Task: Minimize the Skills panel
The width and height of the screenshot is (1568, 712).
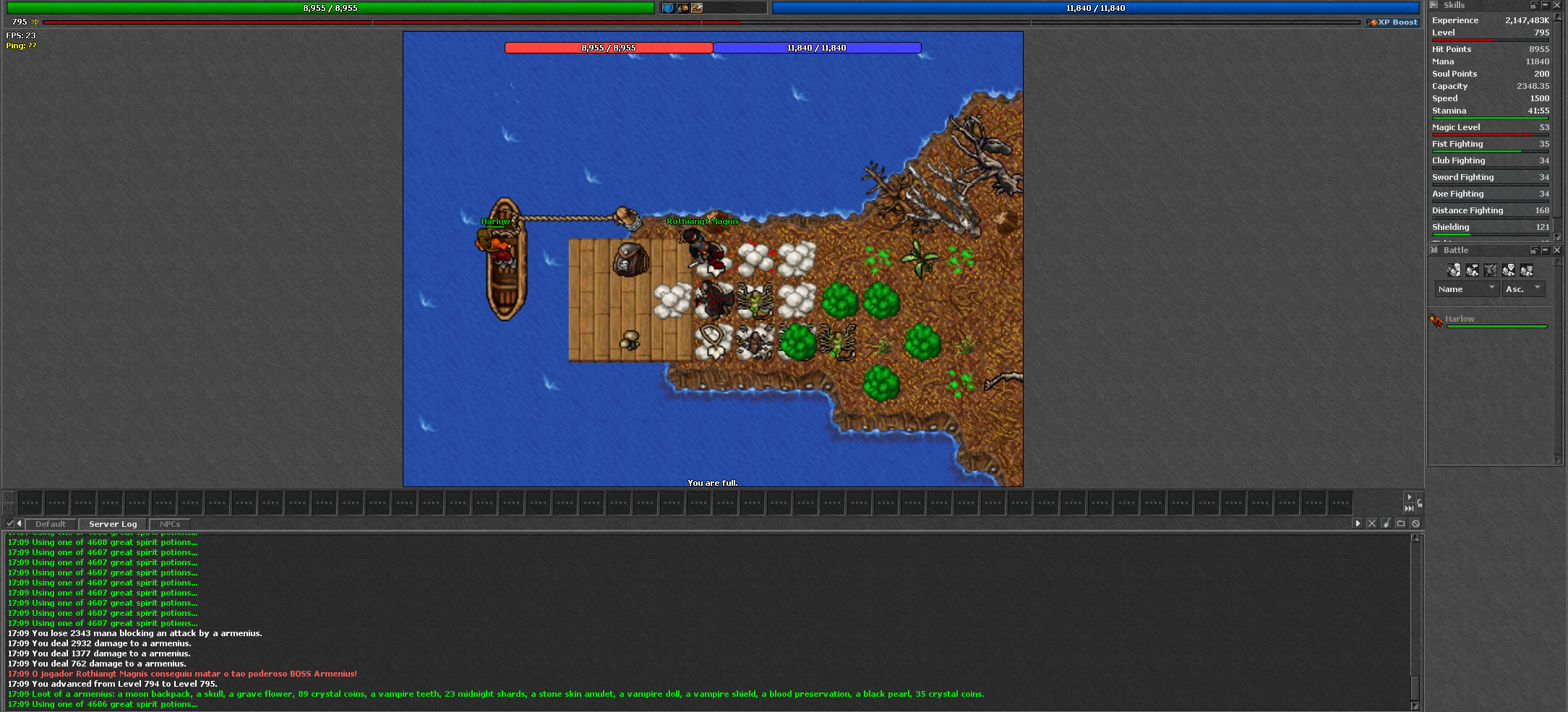Action: click(1546, 5)
